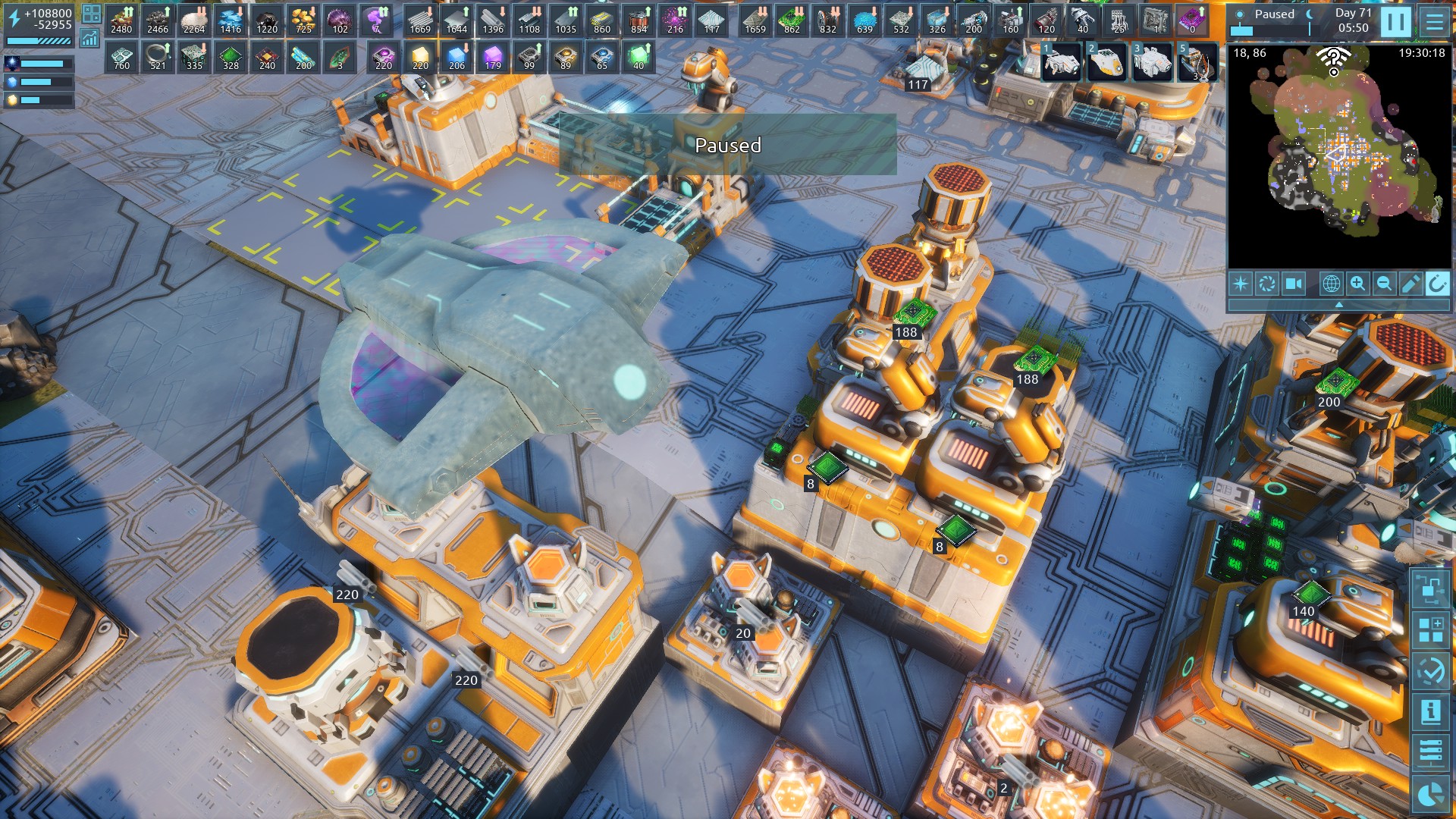Zoom in on the minimap
This screenshot has width=1456, height=819.
click(x=1357, y=284)
